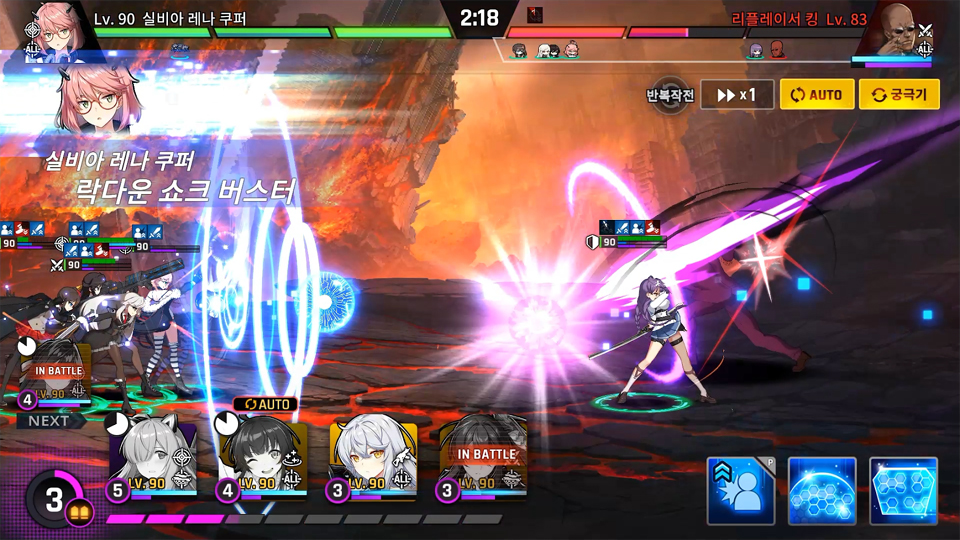Tap the AUTO tag above the unit card

[x=266, y=404]
